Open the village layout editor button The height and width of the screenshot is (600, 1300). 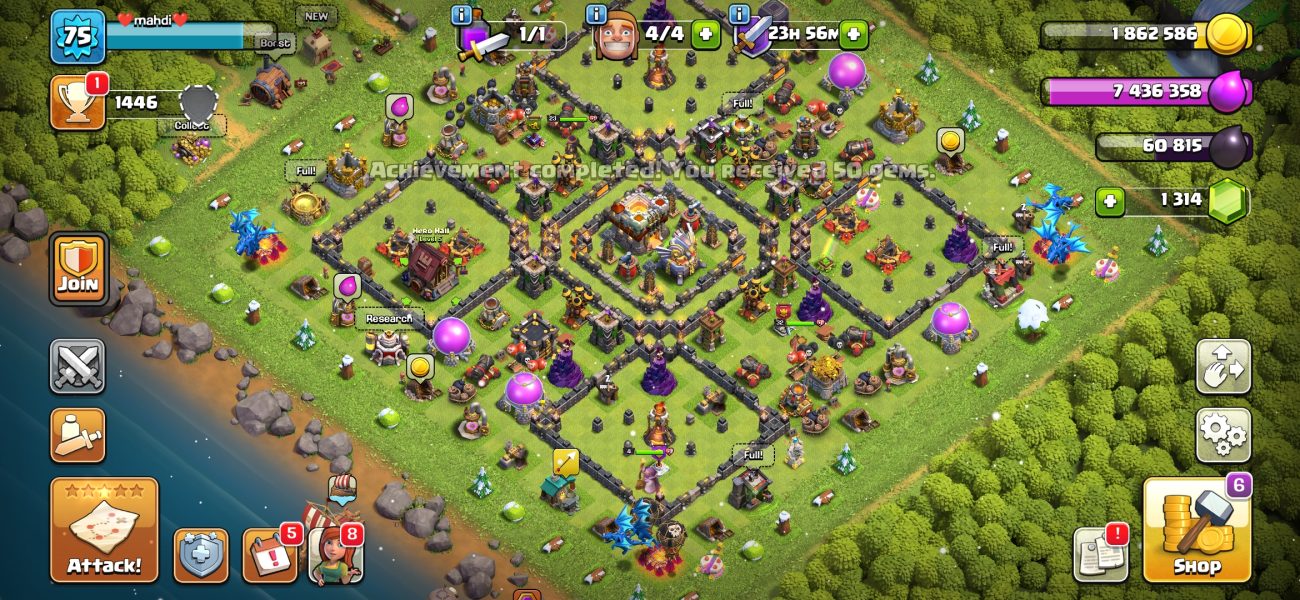pyautogui.click(x=1223, y=367)
